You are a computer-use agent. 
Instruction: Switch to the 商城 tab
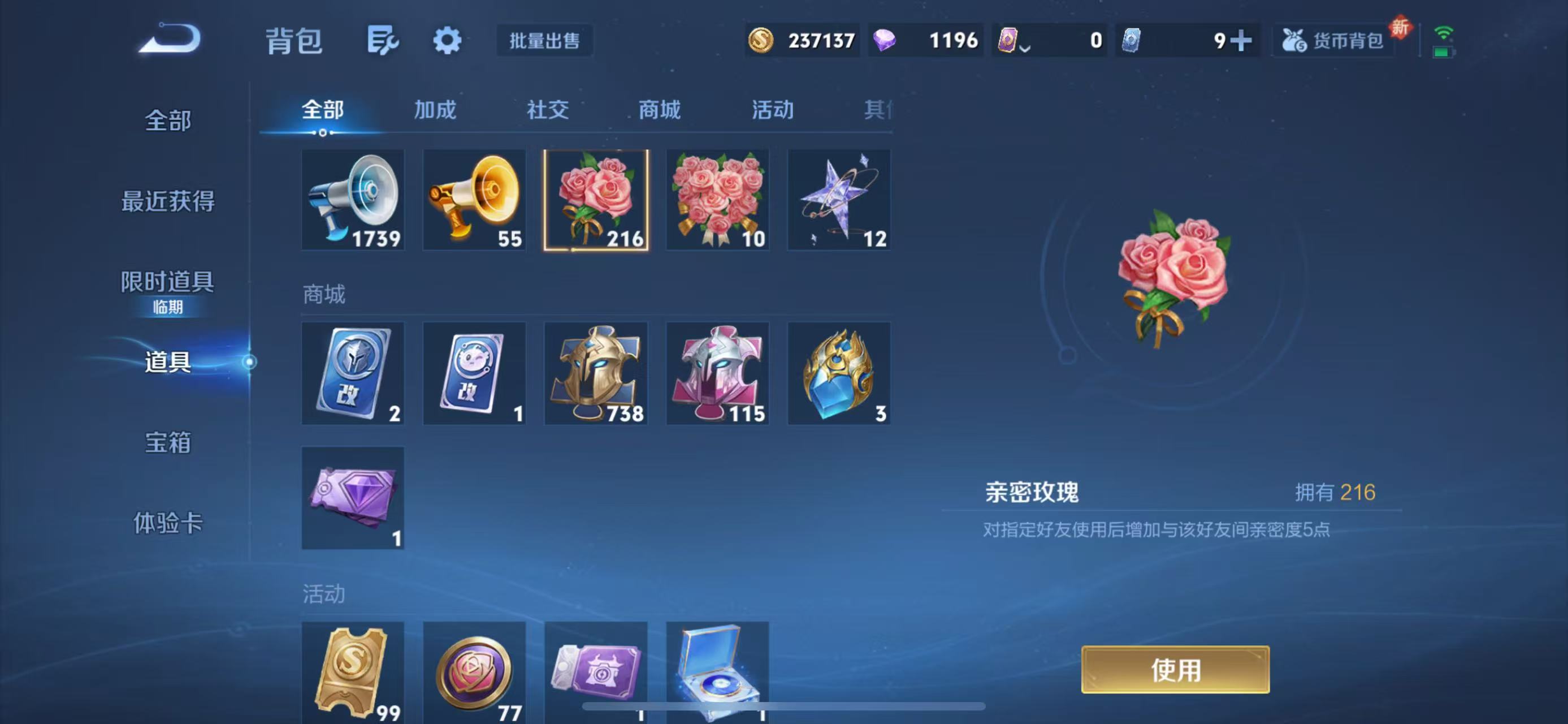click(659, 110)
